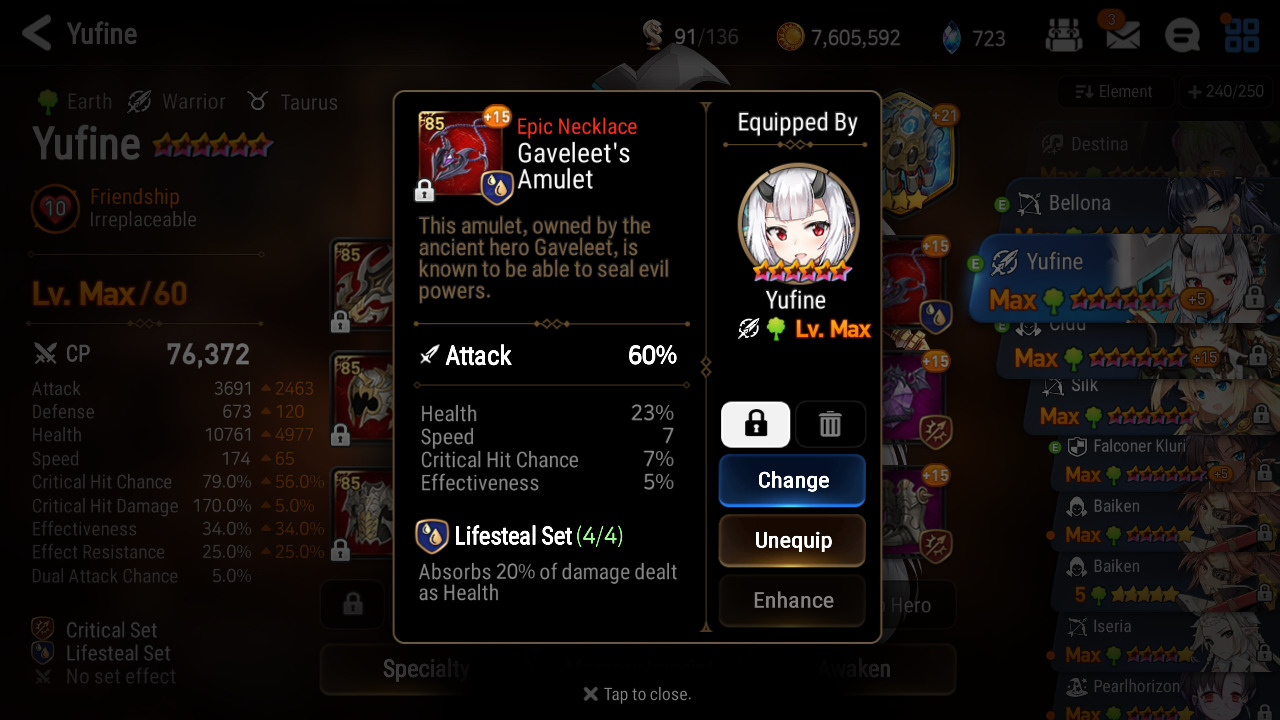This screenshot has height=720, width=1280.
Task: Go back using the Yufine arrow
Action: point(37,34)
